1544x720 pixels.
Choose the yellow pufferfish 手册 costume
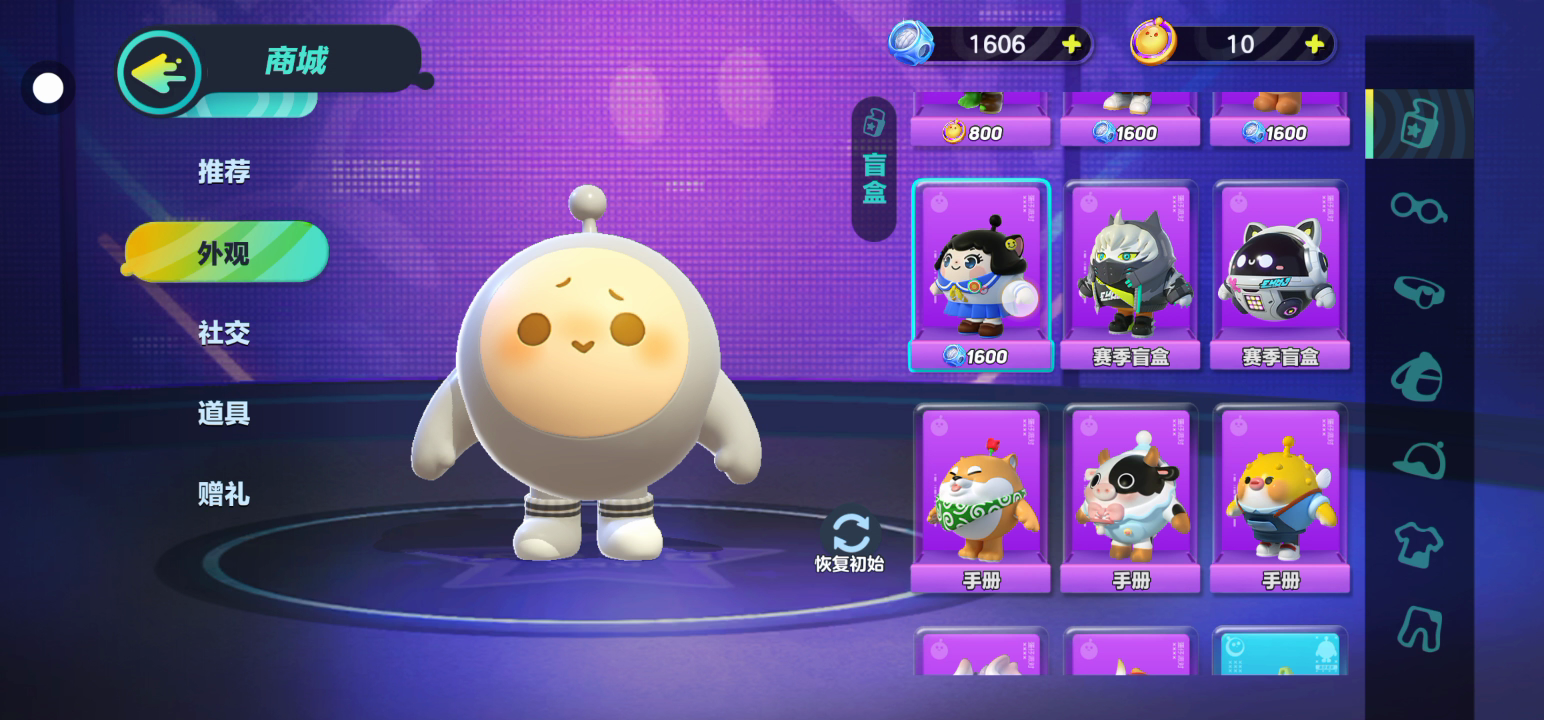click(x=1280, y=498)
